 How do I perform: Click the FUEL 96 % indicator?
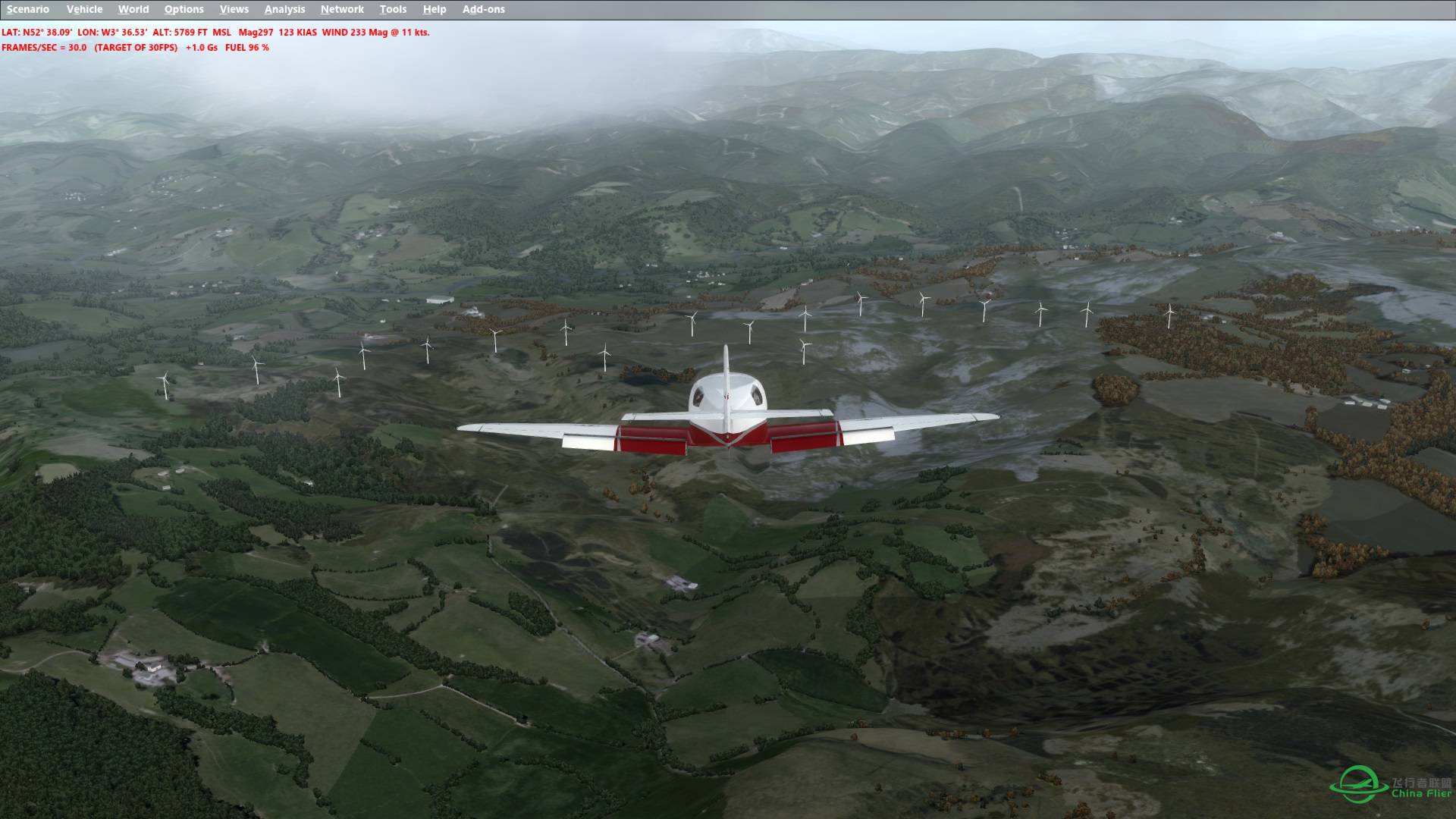pyautogui.click(x=246, y=46)
